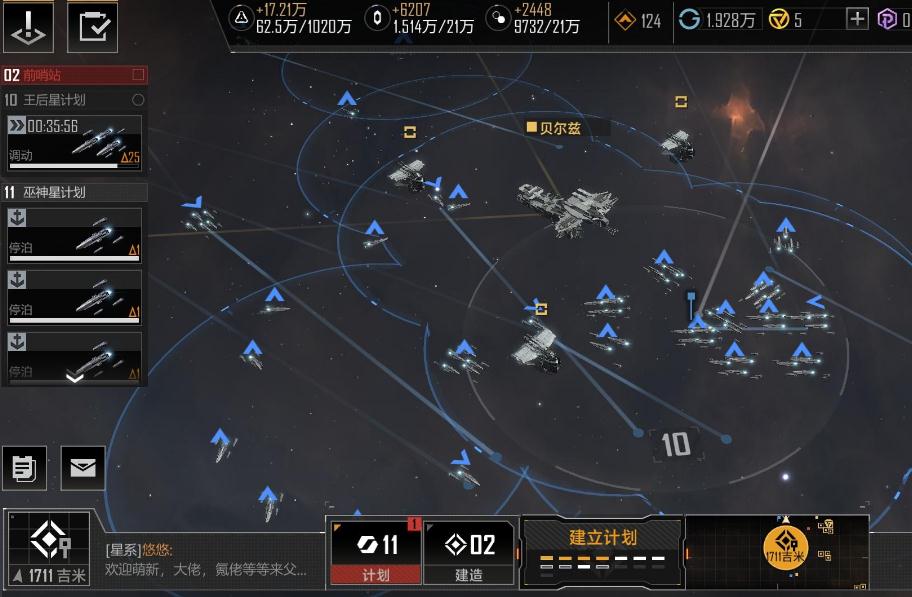Viewport: 912px width, 597px height.
Task: Open the chat message box
Action: click(x=212, y=560)
